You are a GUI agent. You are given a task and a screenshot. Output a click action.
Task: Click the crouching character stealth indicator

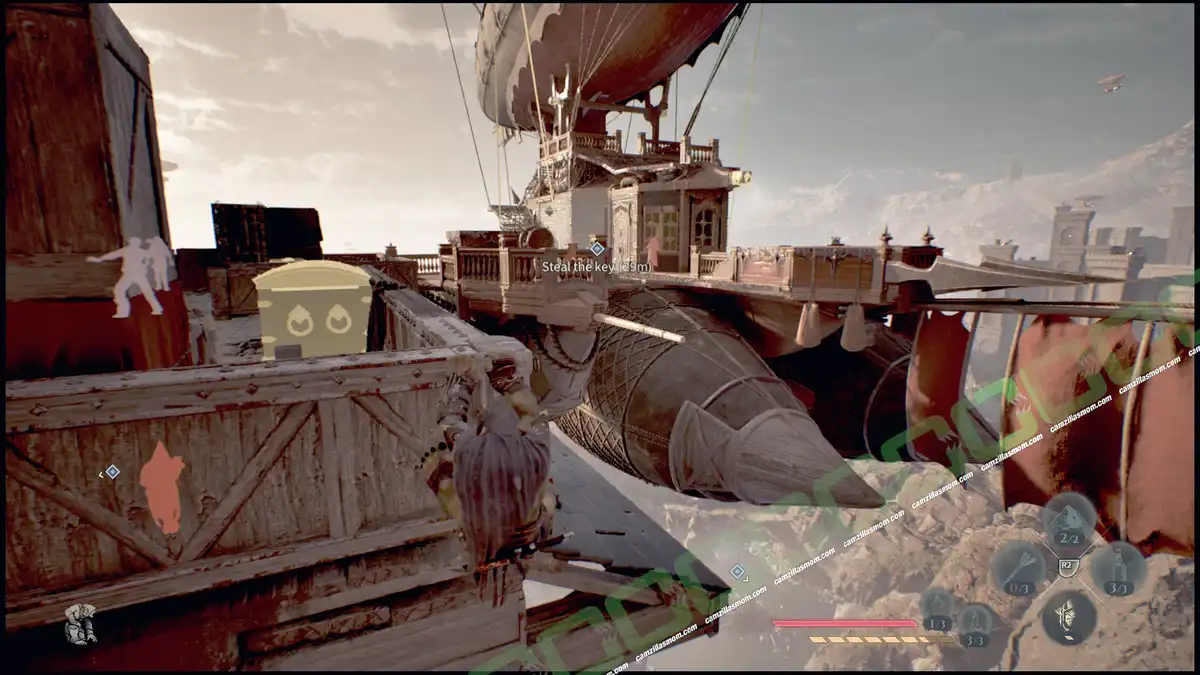(x=80, y=624)
